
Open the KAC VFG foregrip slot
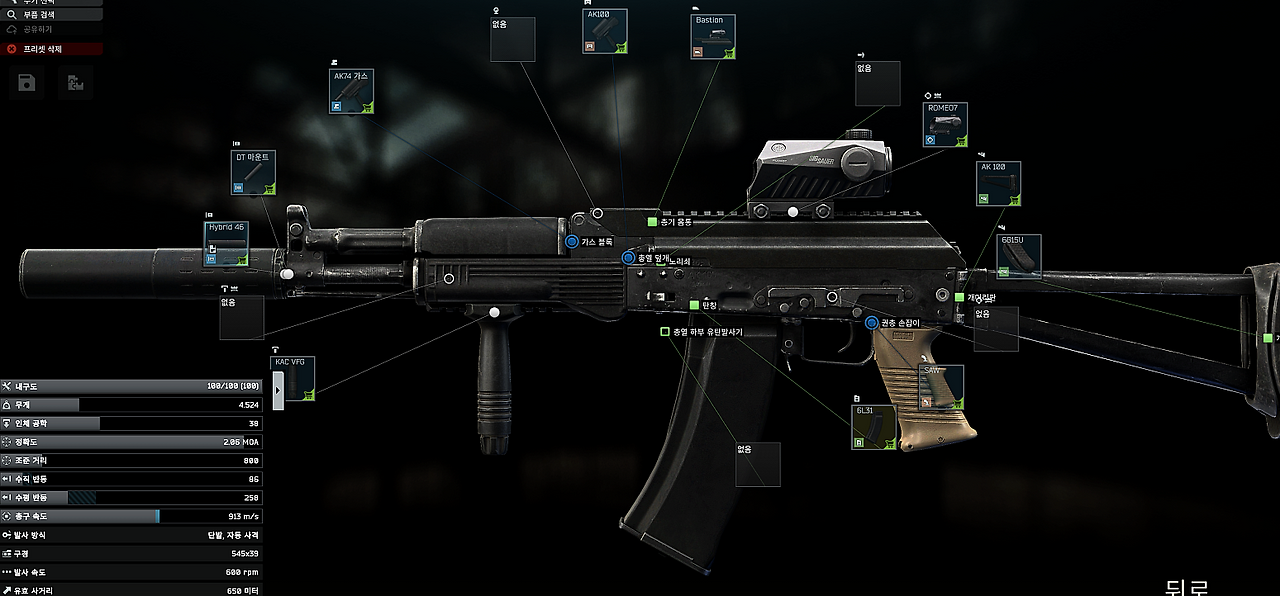[293, 379]
